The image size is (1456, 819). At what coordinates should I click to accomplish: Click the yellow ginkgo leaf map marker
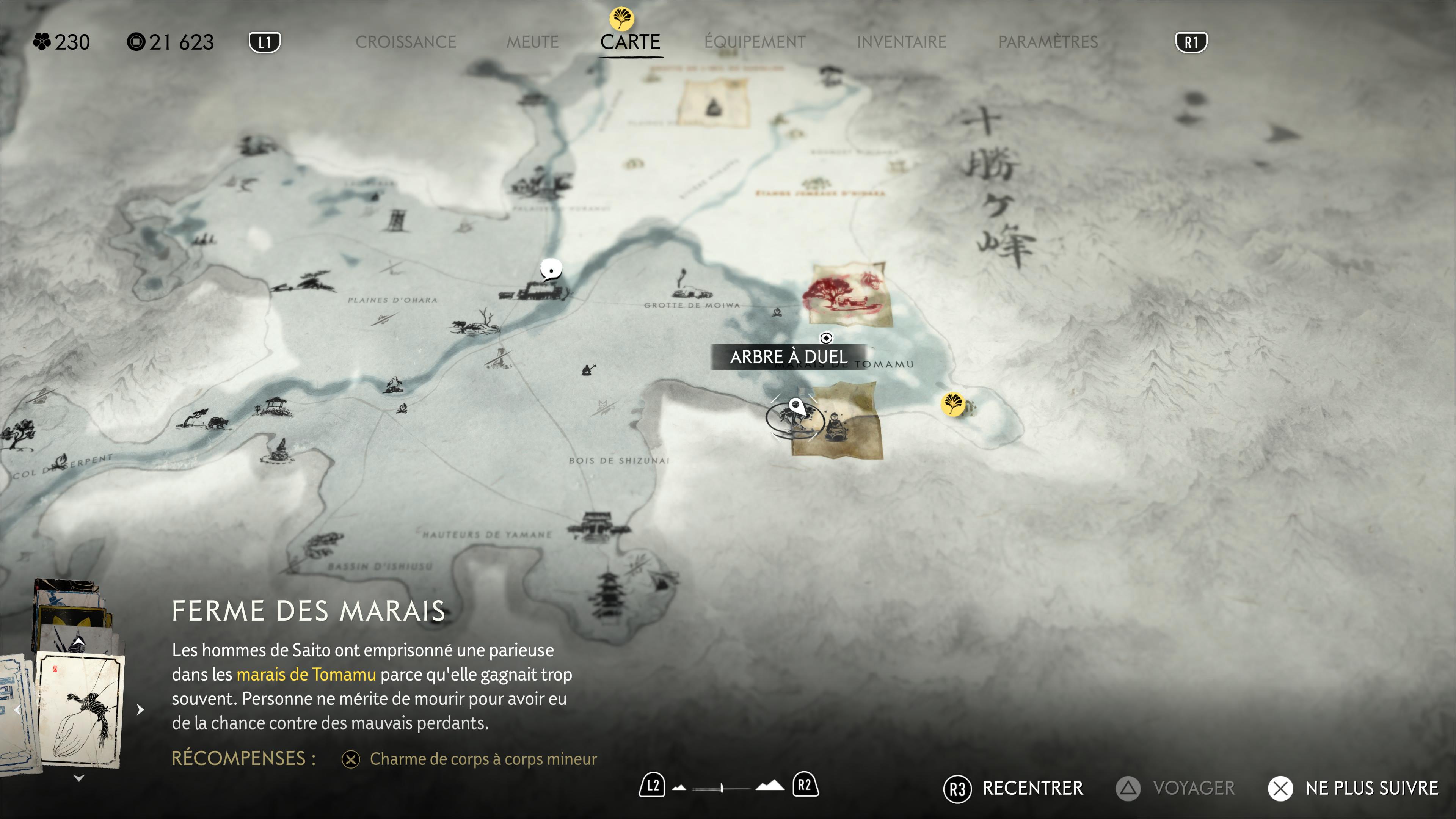[x=952, y=404]
